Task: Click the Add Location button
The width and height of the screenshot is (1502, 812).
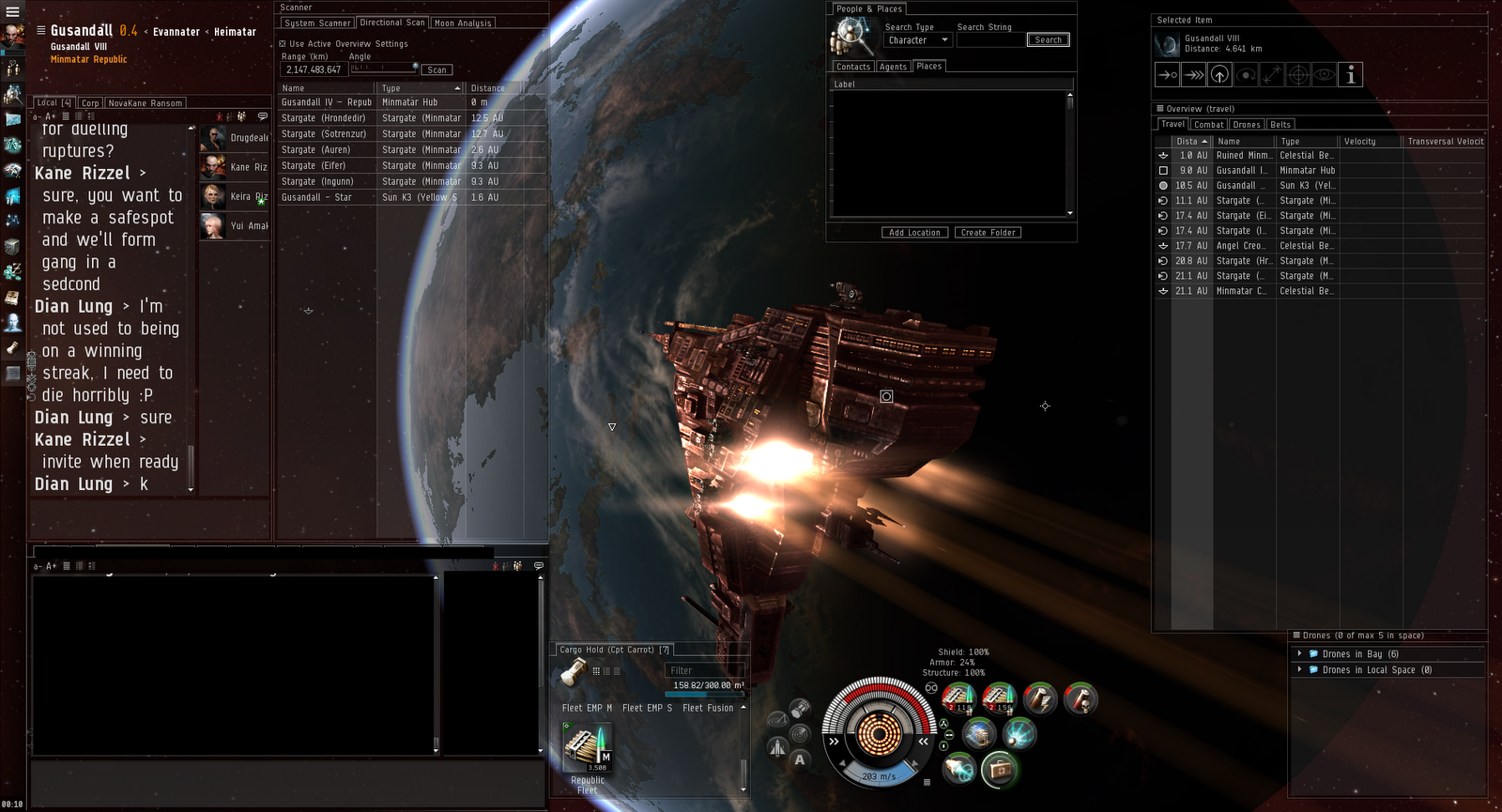Action: pos(914,233)
